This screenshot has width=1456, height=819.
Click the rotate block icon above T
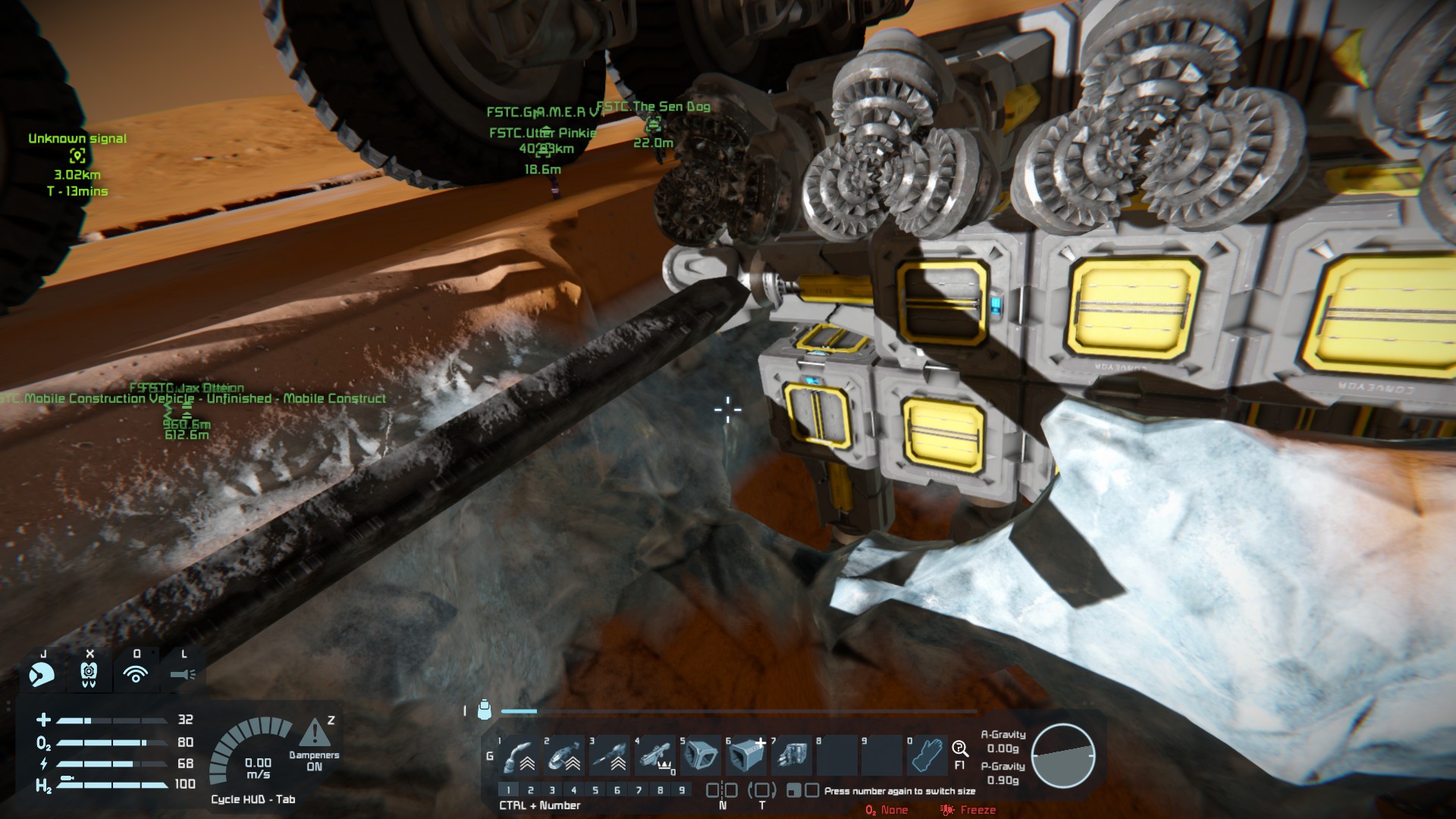click(x=762, y=790)
